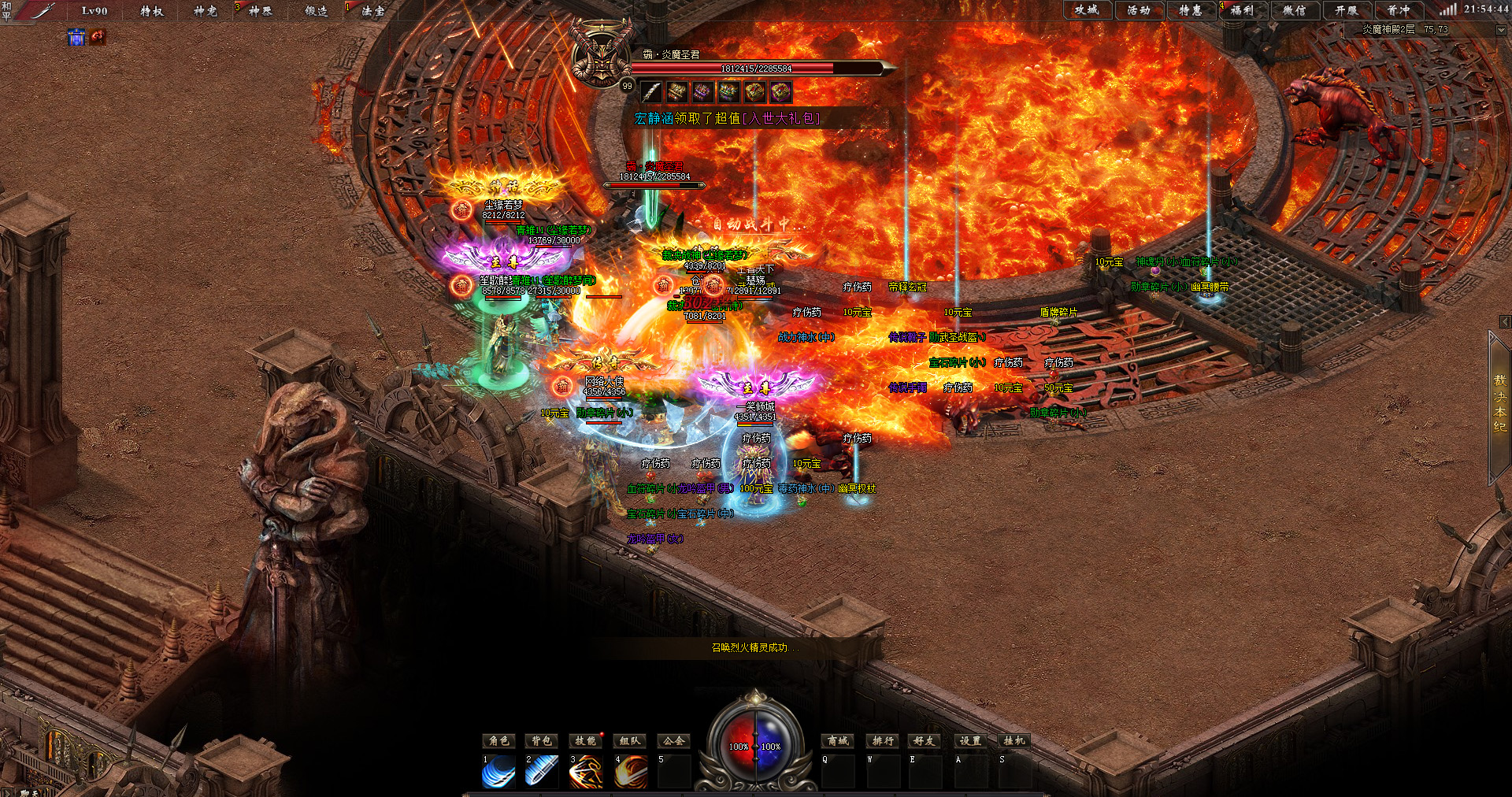Open the 福利 welfare rewards menu

(1242, 10)
